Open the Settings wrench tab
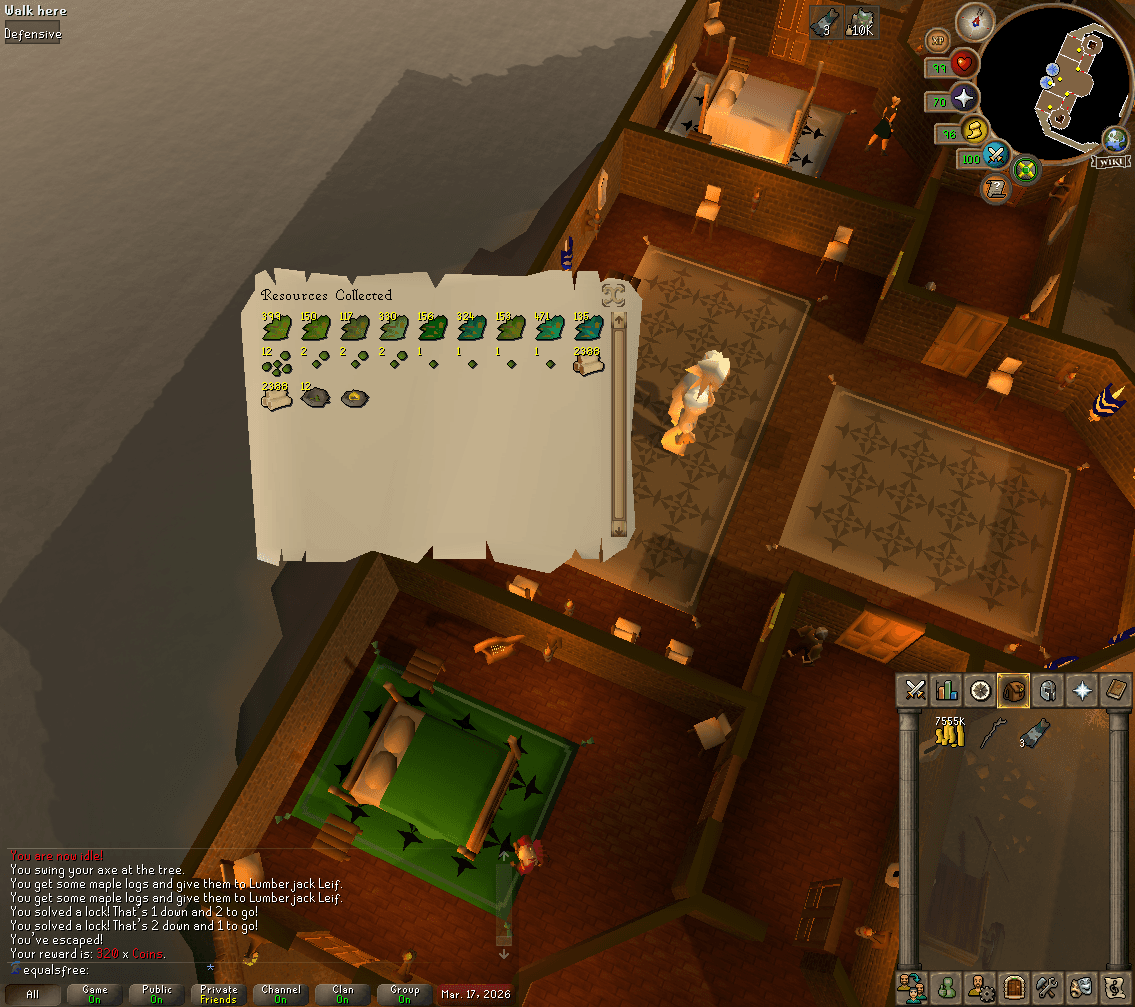Image resolution: width=1135 pixels, height=1007 pixels. (1047, 986)
